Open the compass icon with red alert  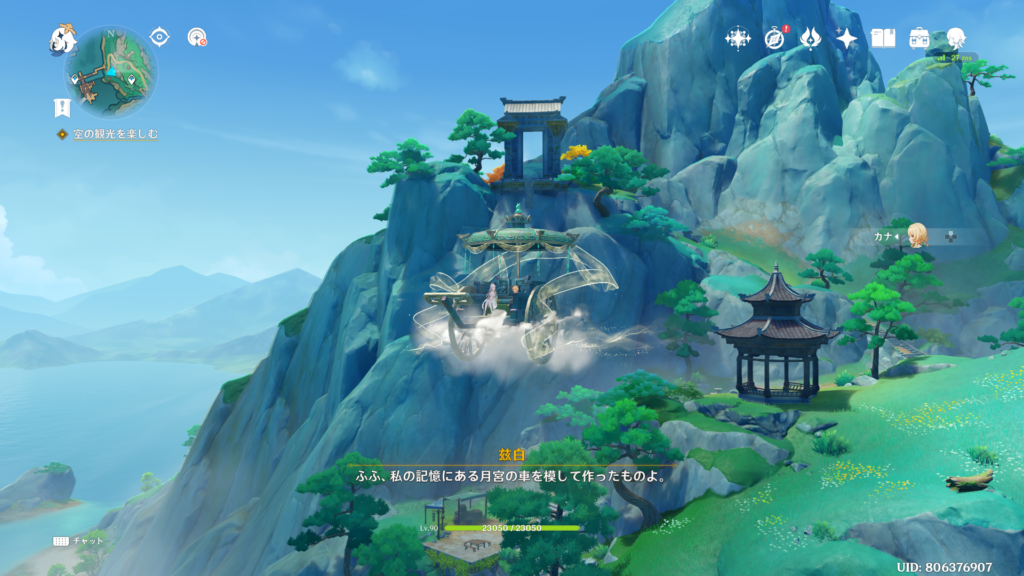(x=775, y=38)
